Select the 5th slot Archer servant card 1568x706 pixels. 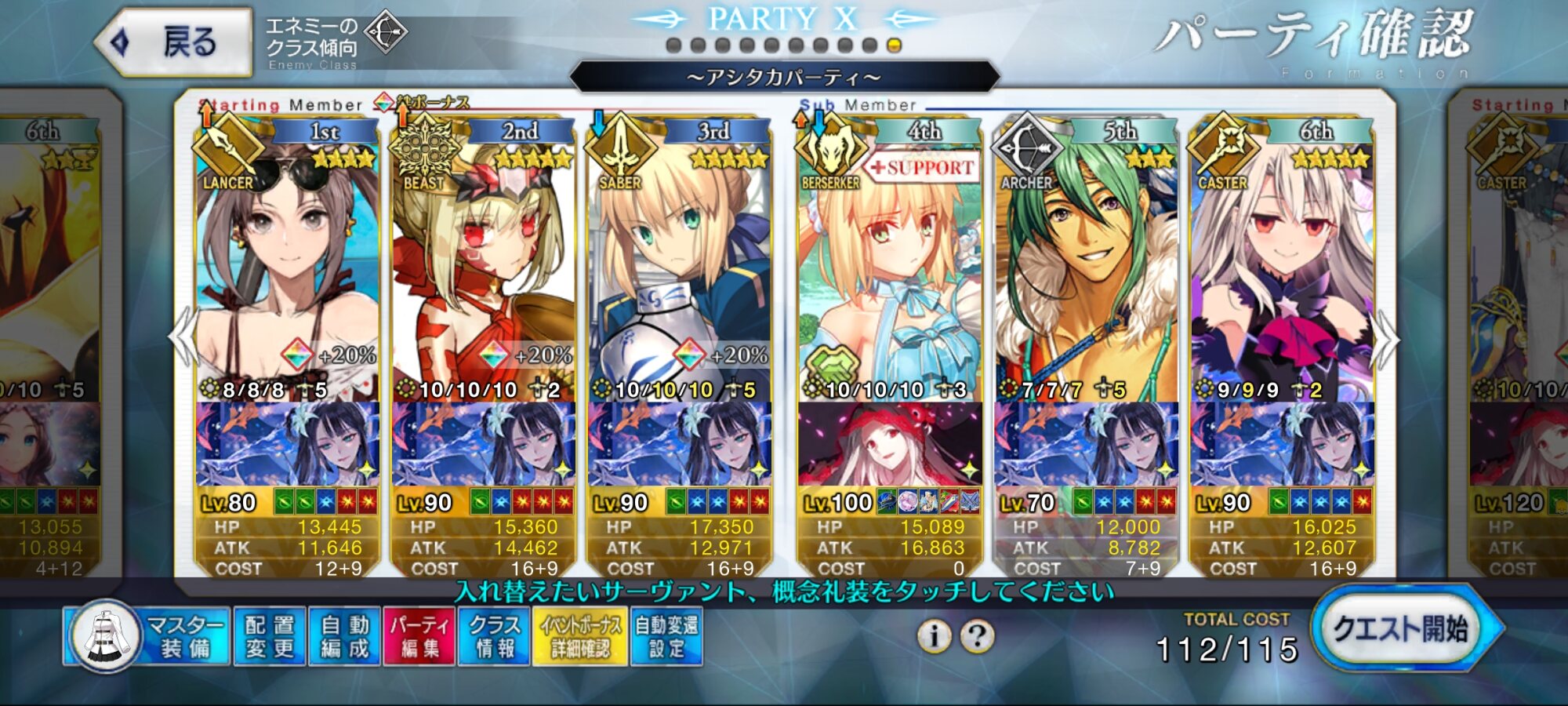click(1086, 267)
